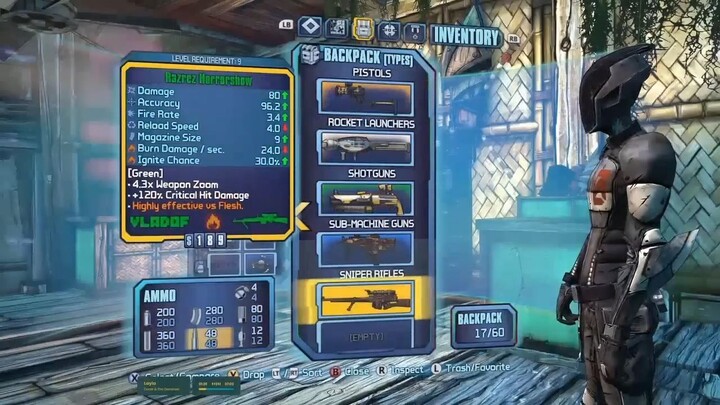Pick the Sub-Machine Guns category weapon
The width and height of the screenshot is (720, 405).
pos(365,246)
